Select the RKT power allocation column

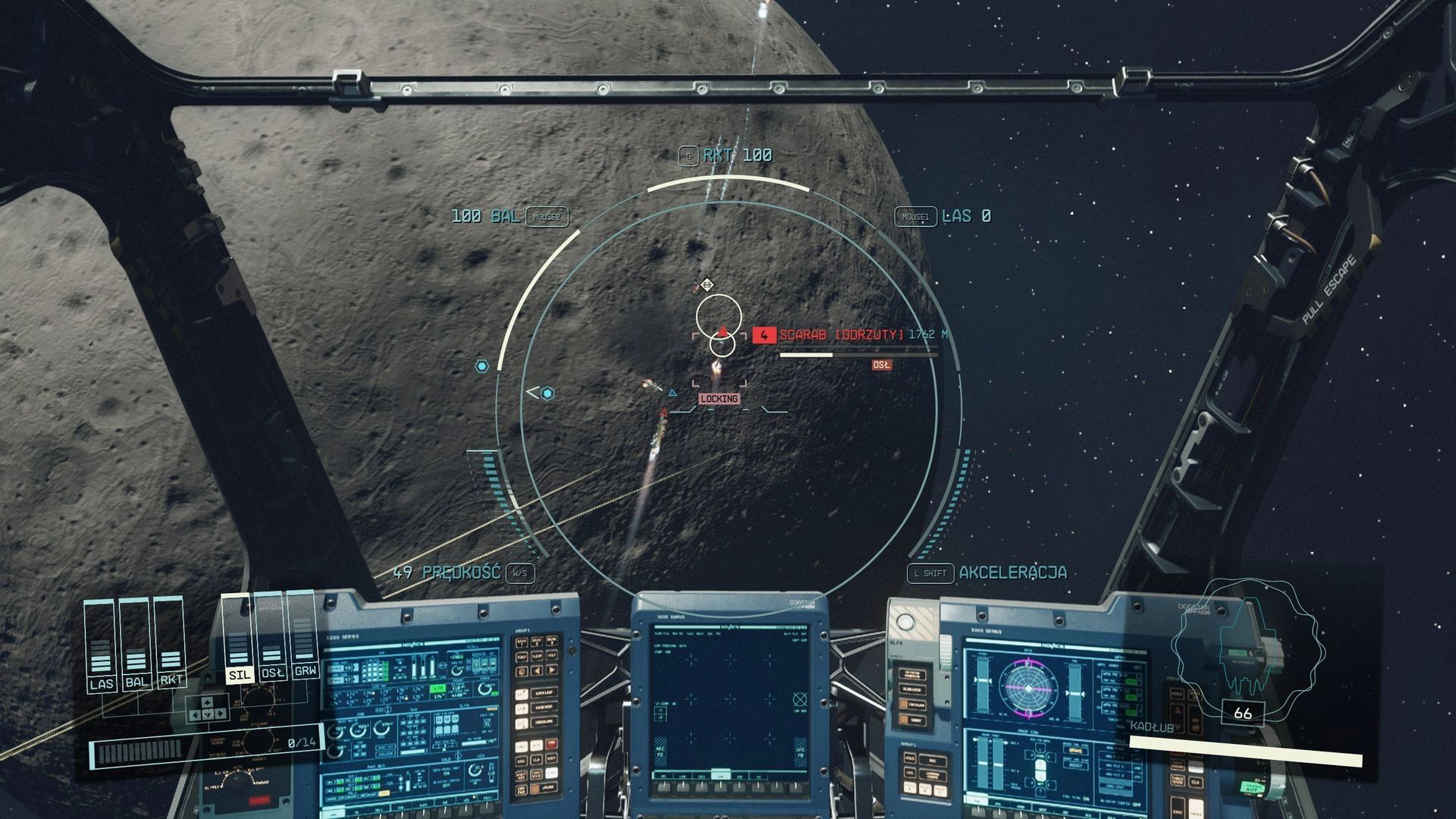171,645
